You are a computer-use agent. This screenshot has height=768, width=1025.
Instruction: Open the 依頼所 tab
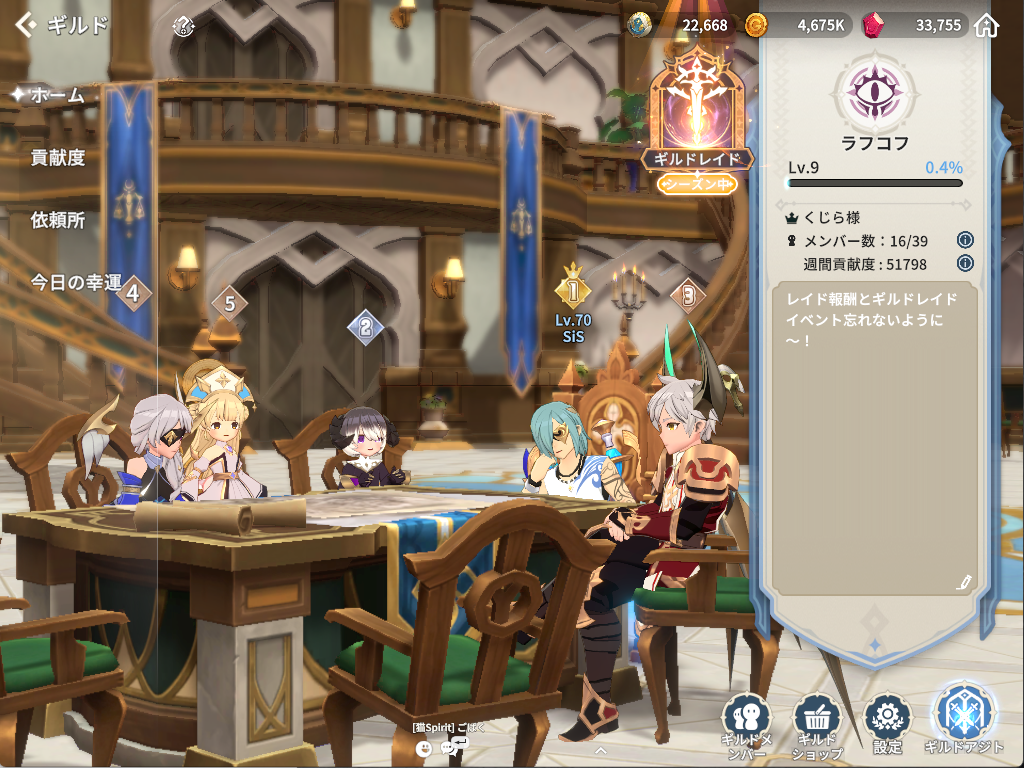pyautogui.click(x=58, y=220)
